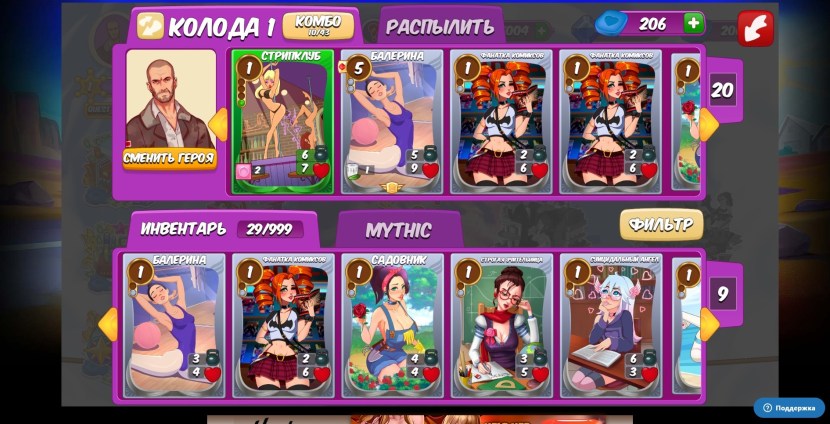
Task: Open the Комбо list
Action: [x=317, y=26]
